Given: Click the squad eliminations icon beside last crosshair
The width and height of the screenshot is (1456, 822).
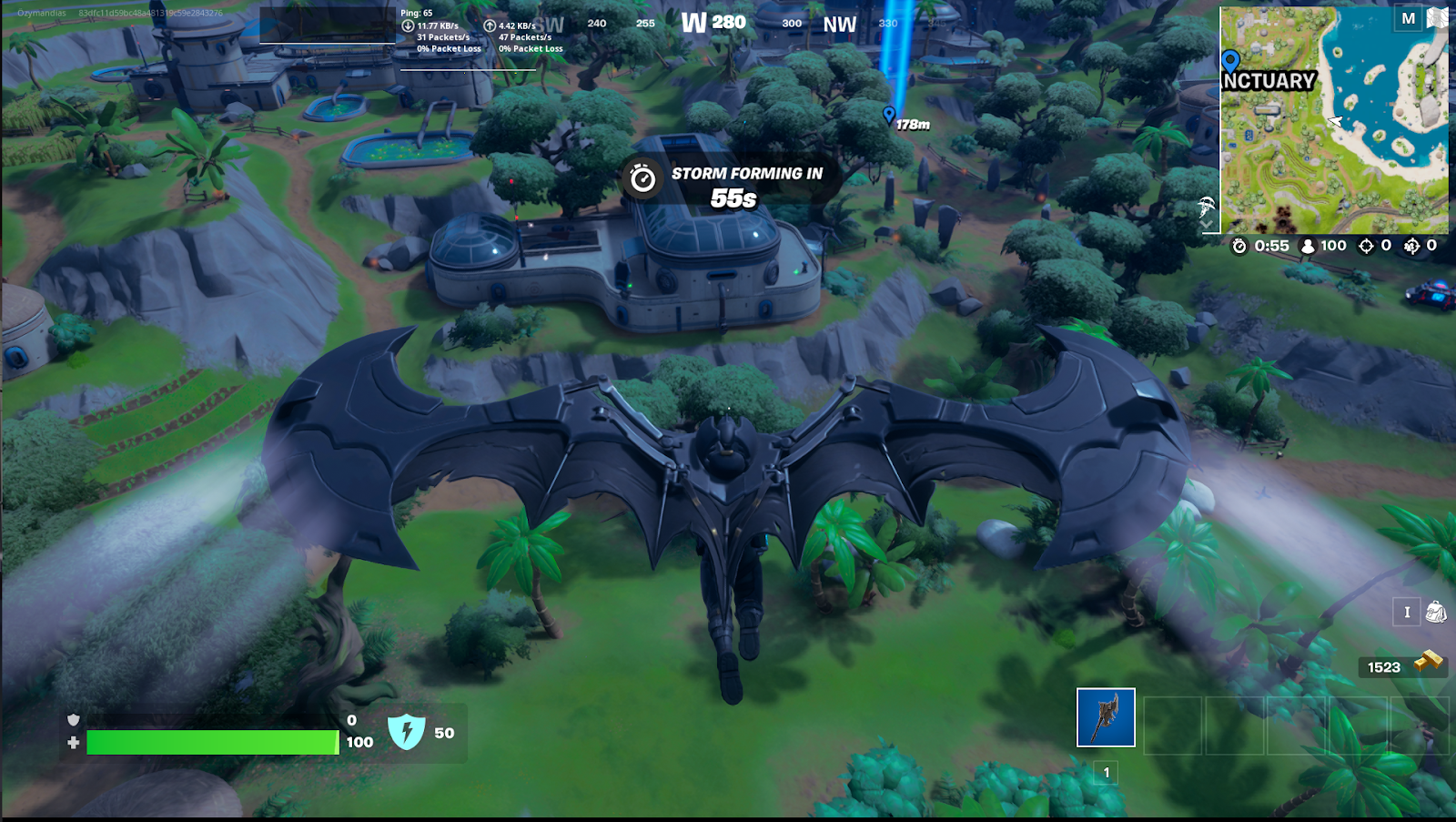Looking at the screenshot, I should point(1412,245).
